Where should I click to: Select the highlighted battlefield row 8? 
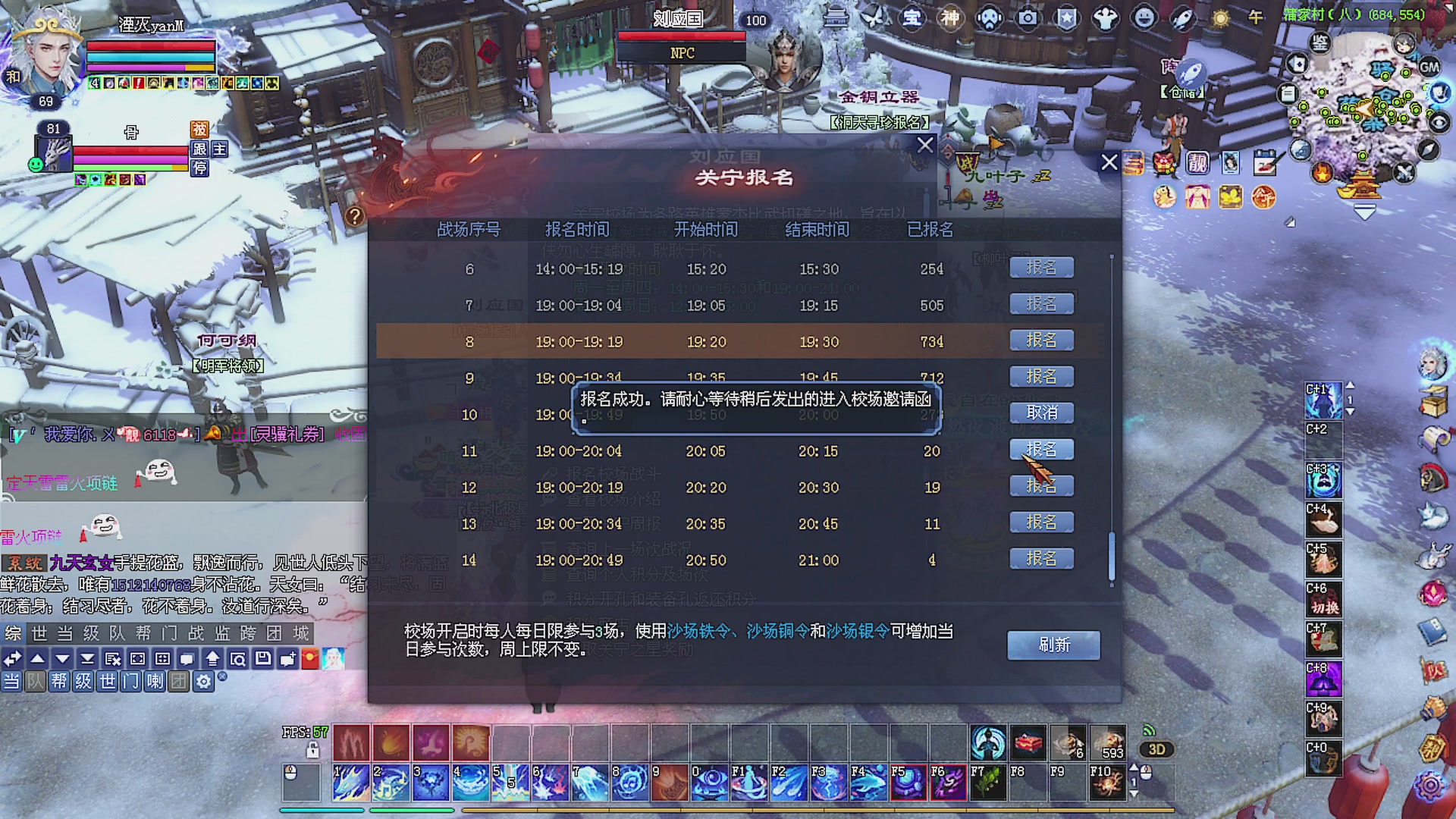coord(682,341)
